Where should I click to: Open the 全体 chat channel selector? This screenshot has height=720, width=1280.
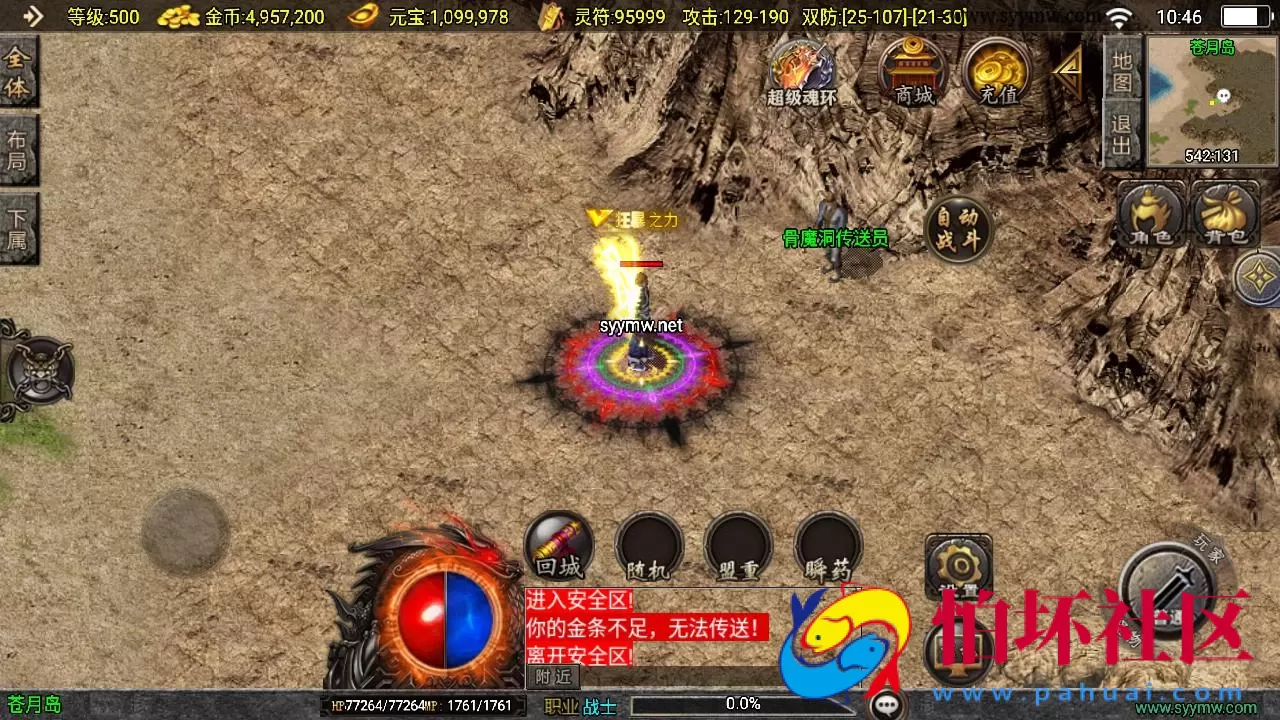tap(18, 72)
